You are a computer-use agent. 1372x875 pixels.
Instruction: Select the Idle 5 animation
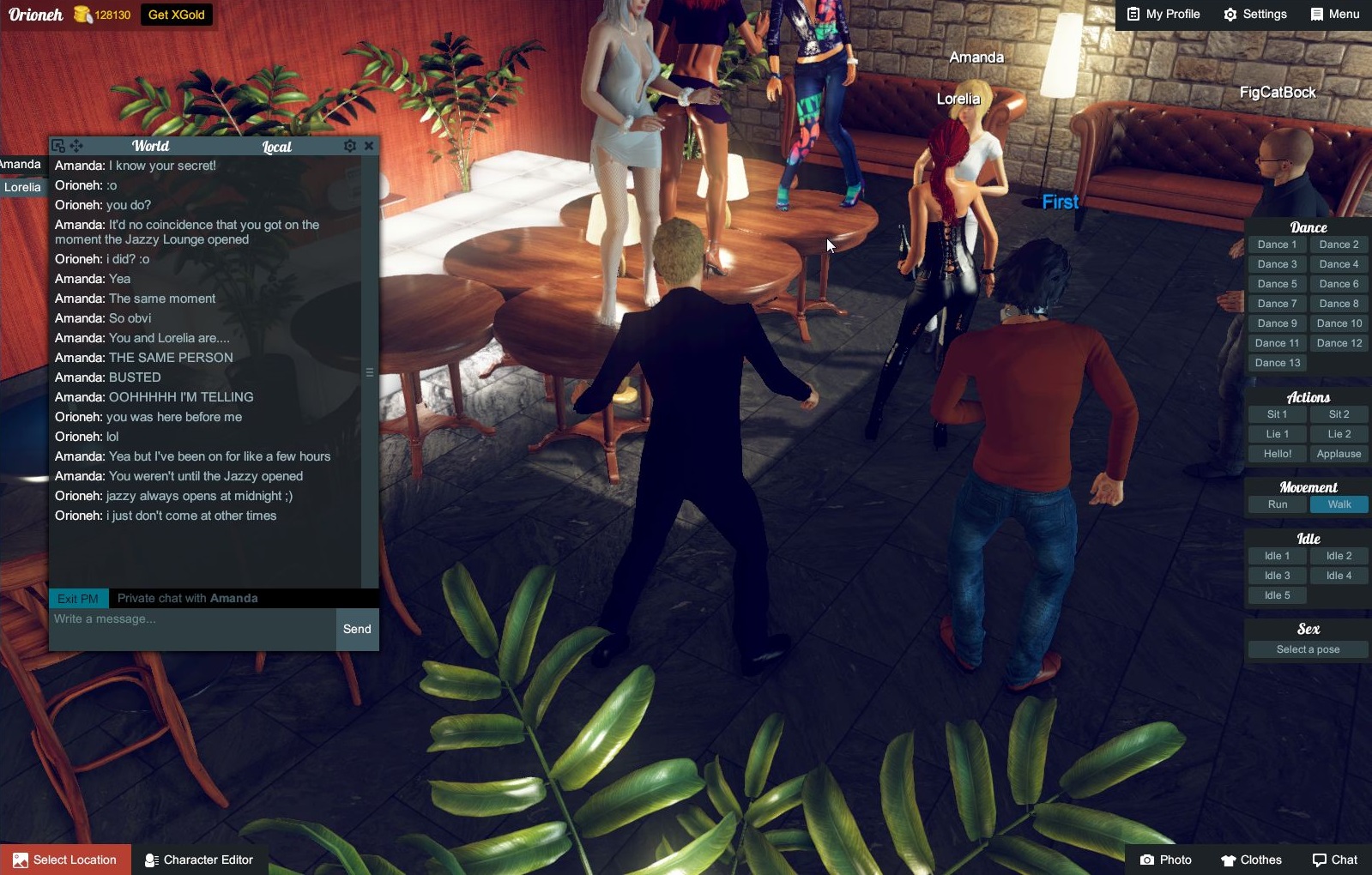pyautogui.click(x=1277, y=595)
